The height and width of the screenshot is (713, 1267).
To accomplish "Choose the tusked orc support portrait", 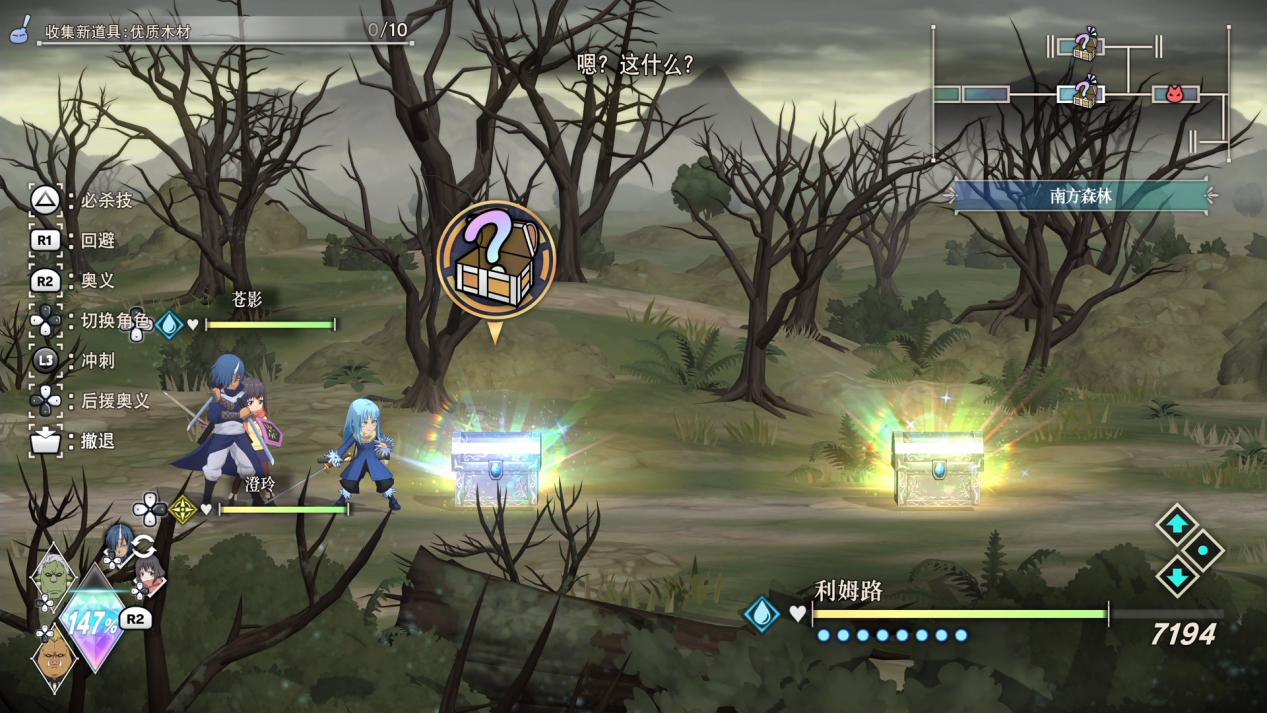I will [x=54, y=657].
